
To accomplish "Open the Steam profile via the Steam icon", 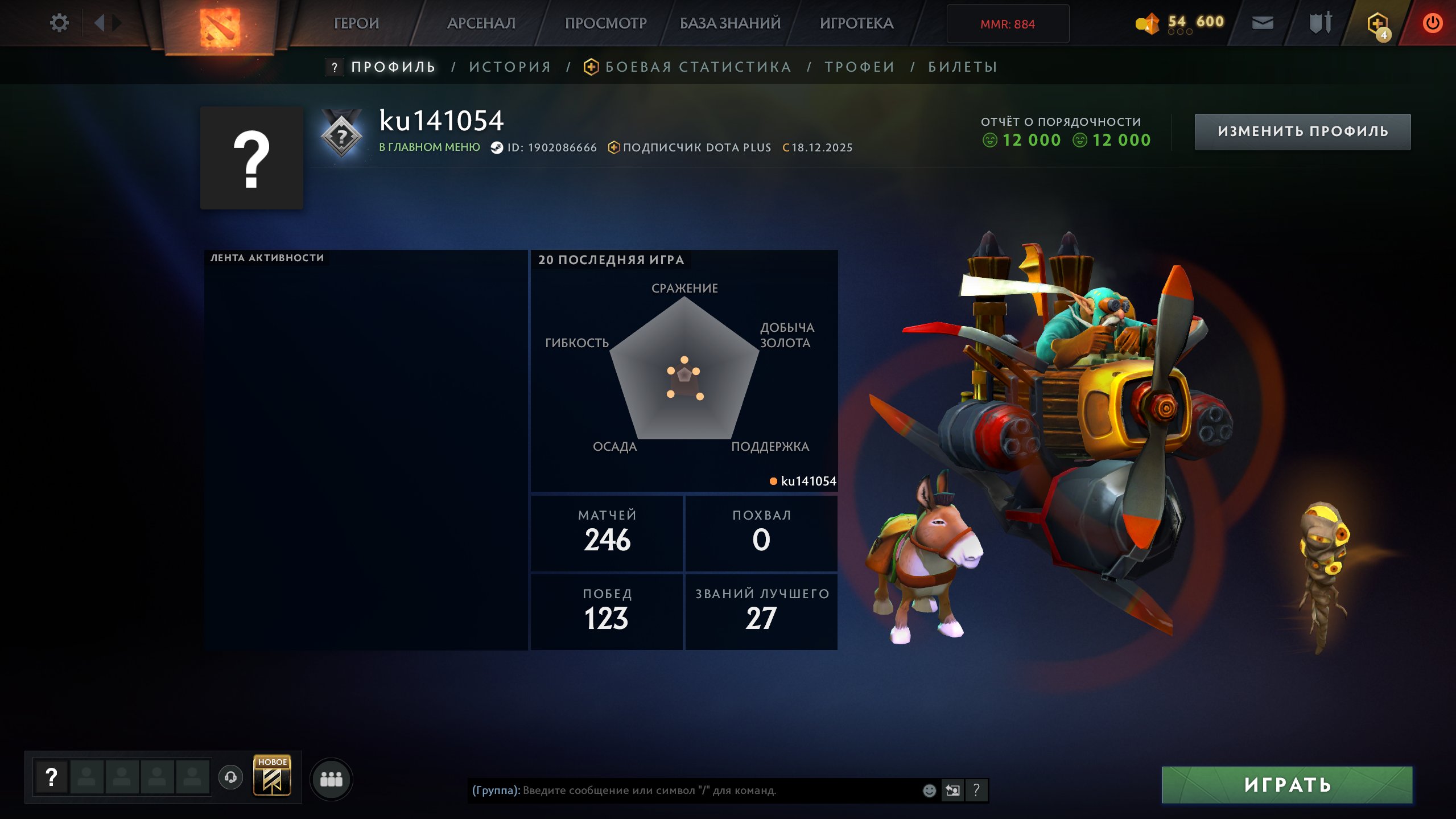I will click(x=495, y=147).
